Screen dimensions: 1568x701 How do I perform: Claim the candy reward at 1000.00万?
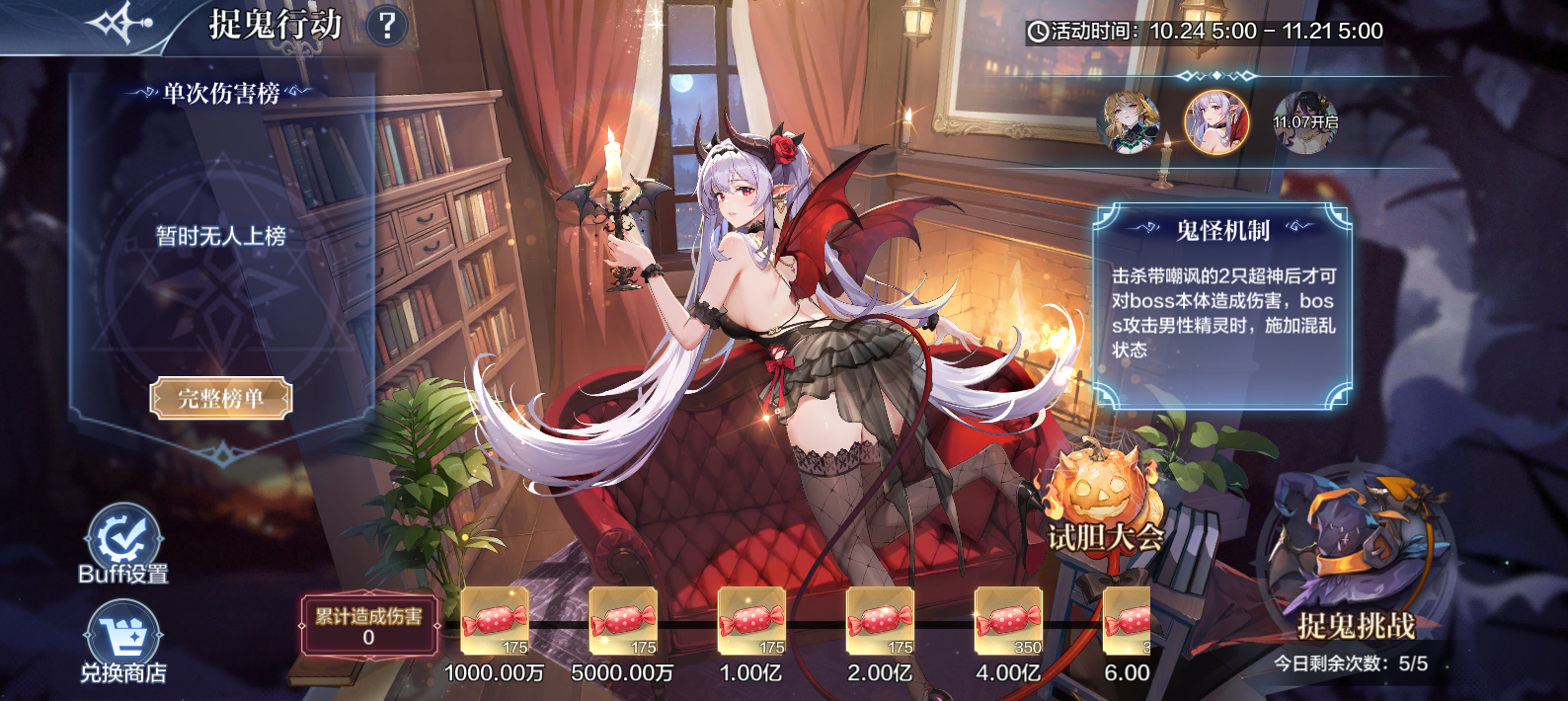[x=495, y=621]
